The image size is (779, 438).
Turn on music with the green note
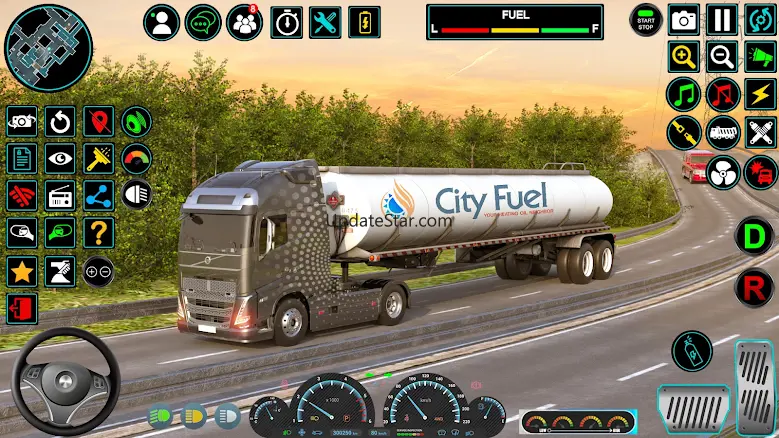coord(684,95)
